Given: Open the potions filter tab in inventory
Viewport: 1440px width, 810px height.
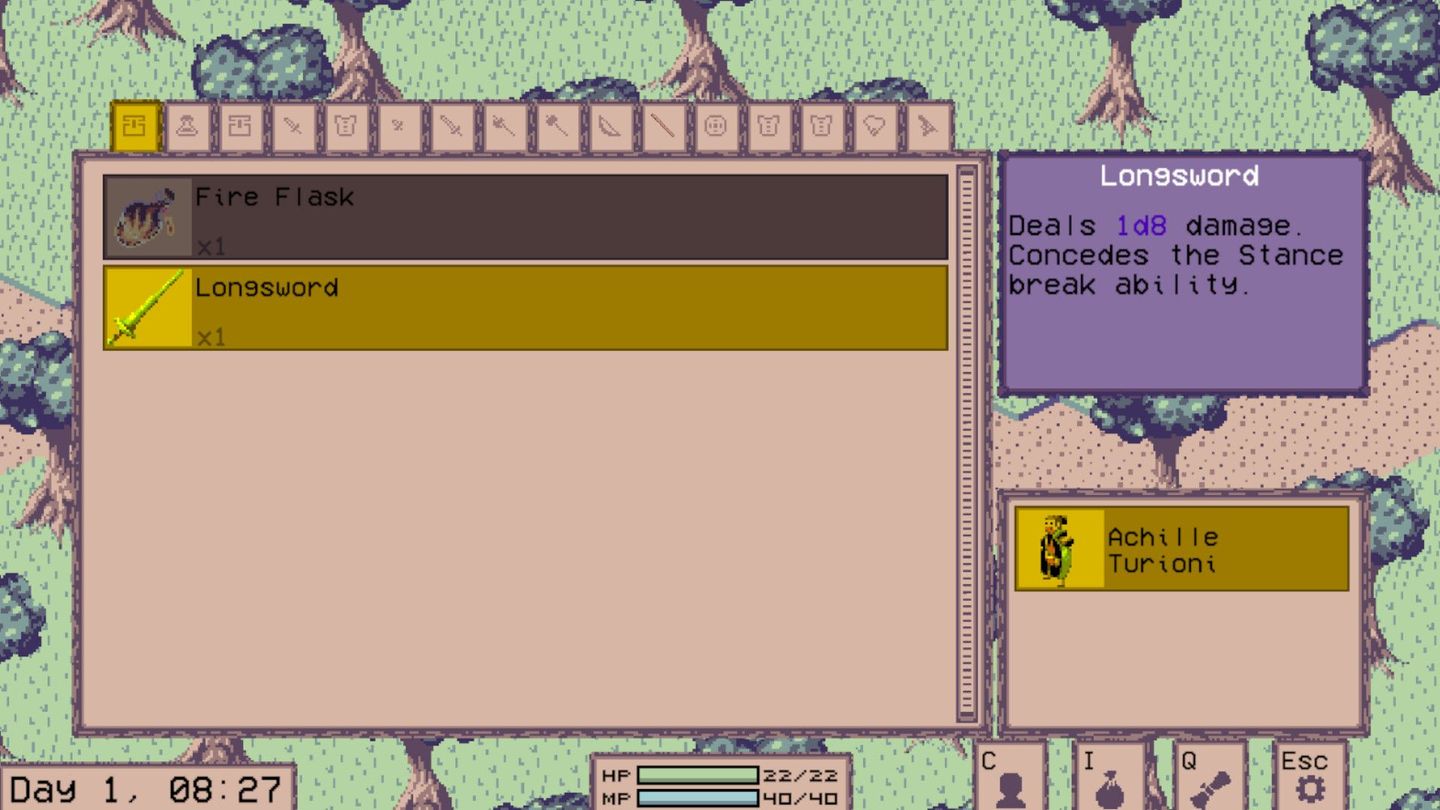Looking at the screenshot, I should click(x=188, y=127).
